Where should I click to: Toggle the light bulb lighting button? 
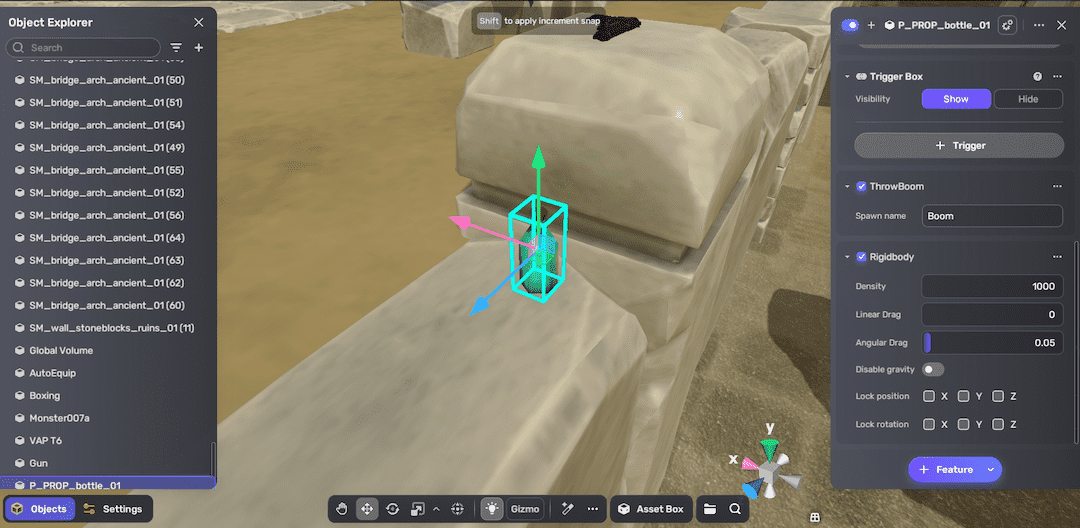(492, 509)
